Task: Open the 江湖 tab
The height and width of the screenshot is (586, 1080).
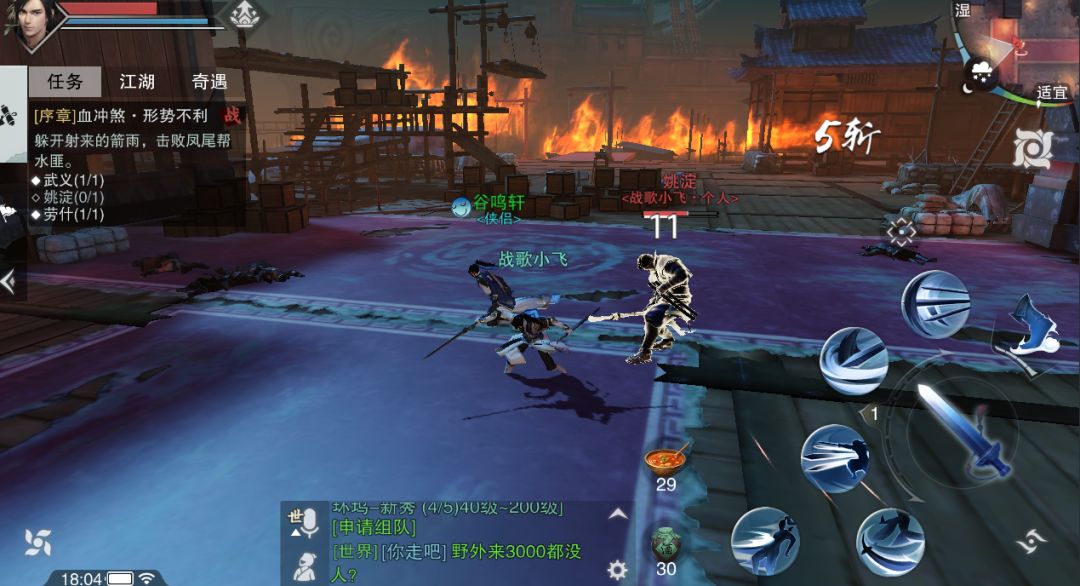Action: [138, 82]
